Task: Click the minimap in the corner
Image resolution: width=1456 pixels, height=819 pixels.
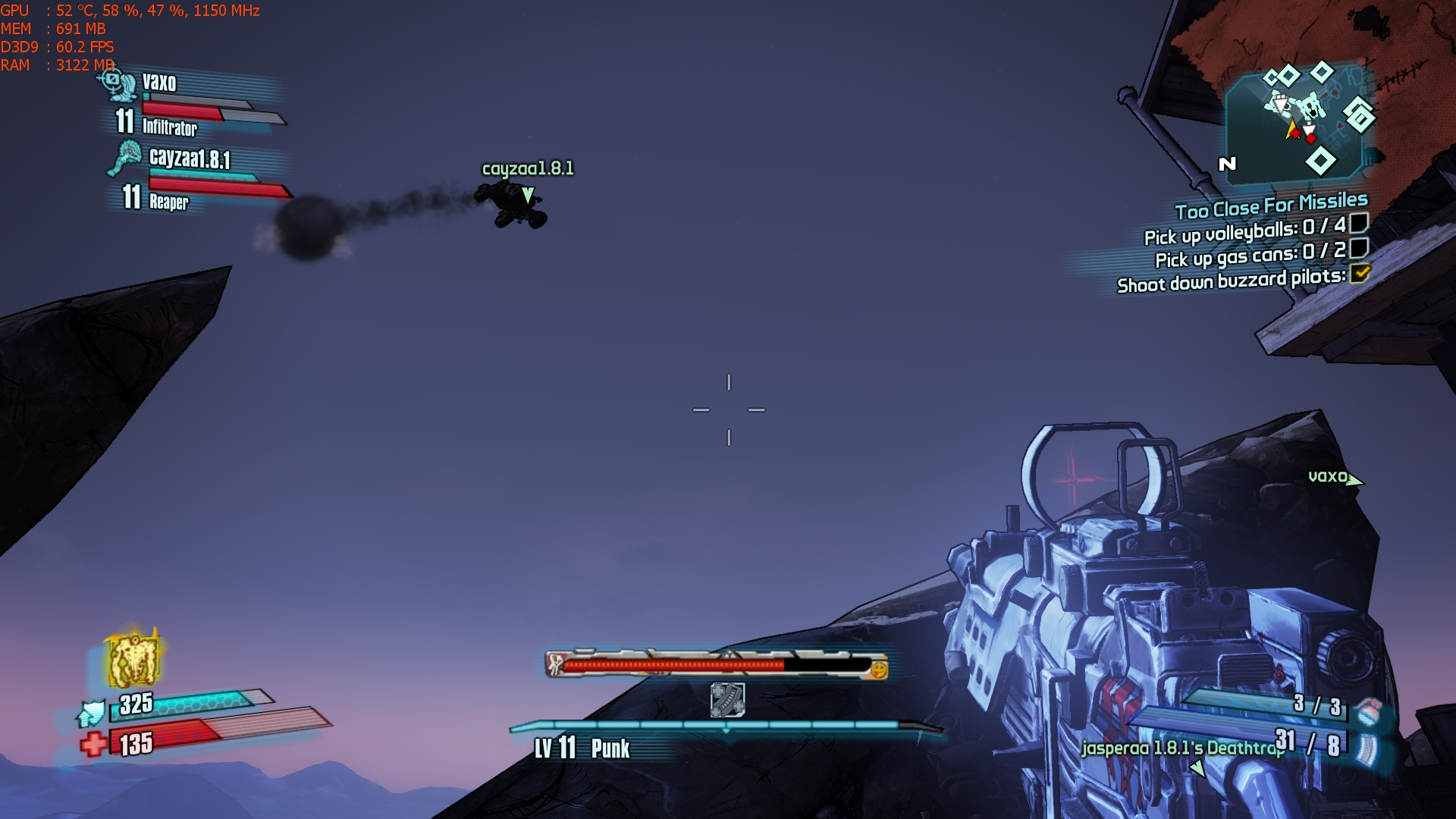Action: pyautogui.click(x=1301, y=123)
